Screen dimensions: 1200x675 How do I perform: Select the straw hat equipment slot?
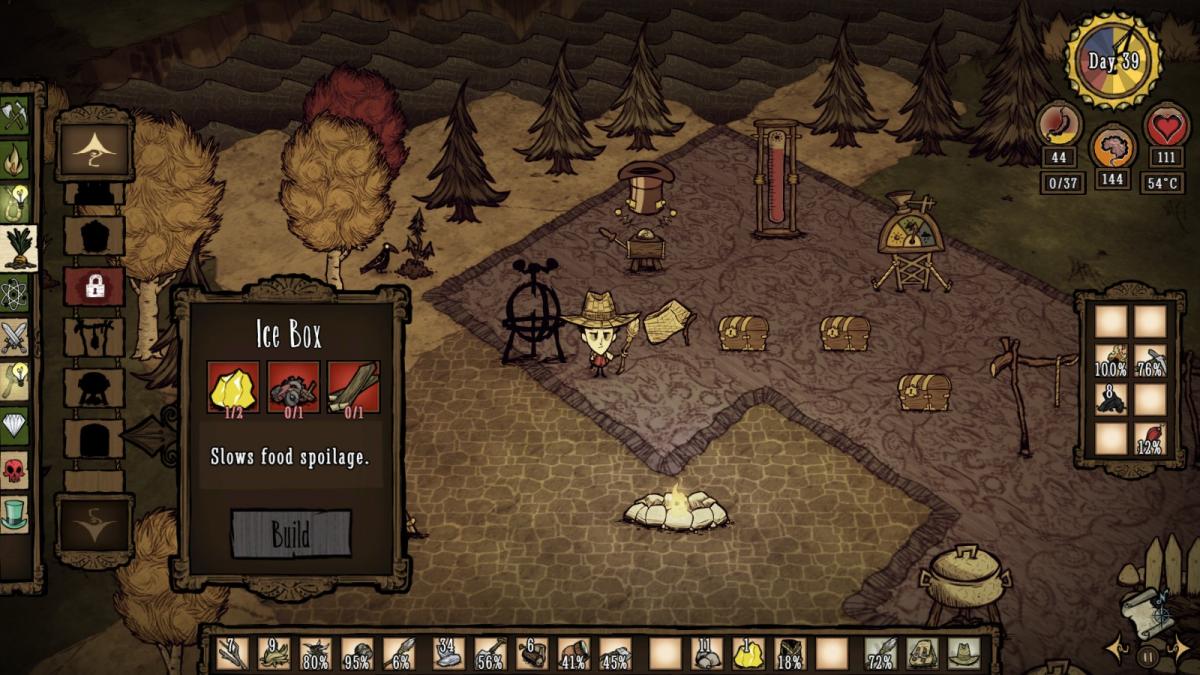[x=964, y=653]
